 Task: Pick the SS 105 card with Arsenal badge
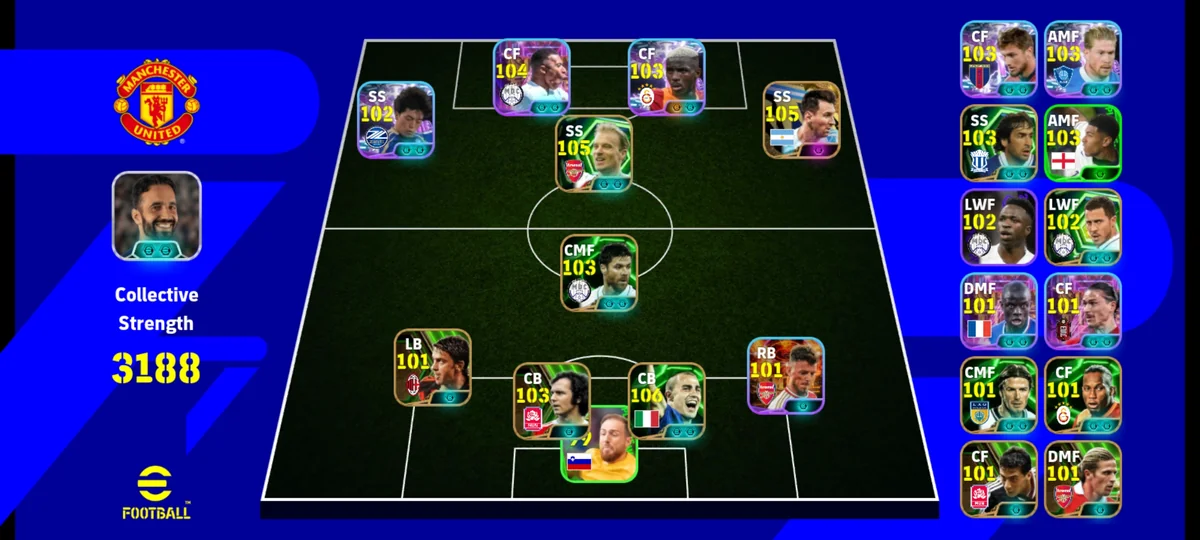pyautogui.click(x=594, y=154)
